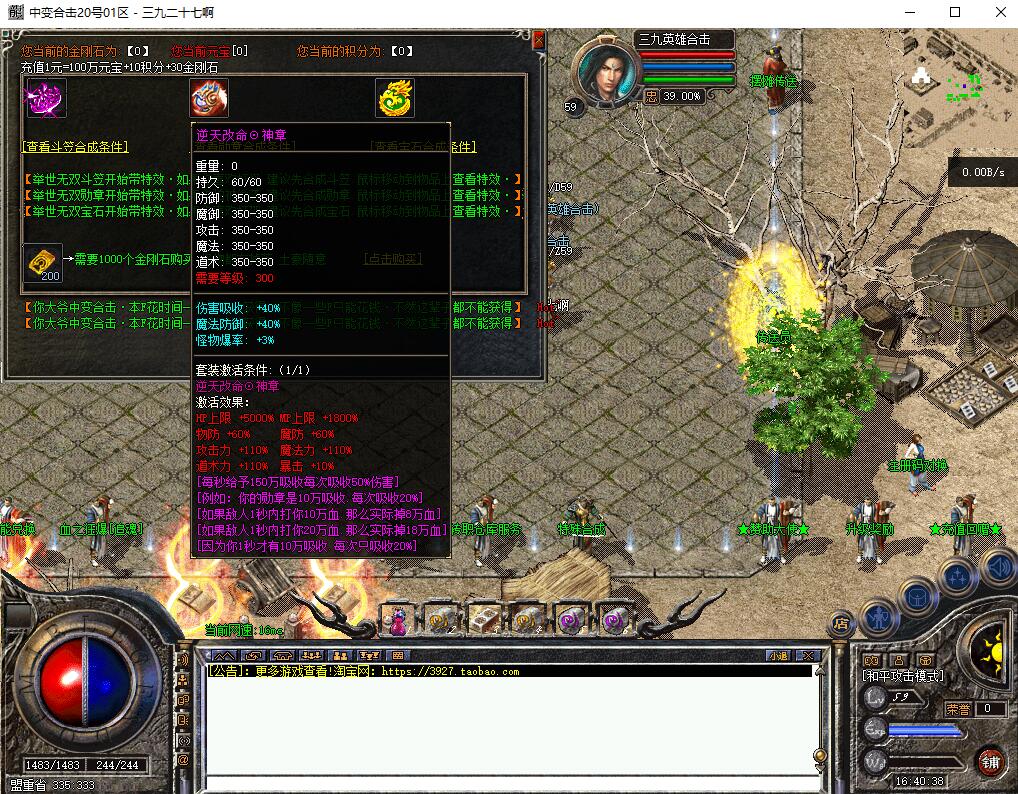Select the golden dragon gem icon

pos(395,98)
